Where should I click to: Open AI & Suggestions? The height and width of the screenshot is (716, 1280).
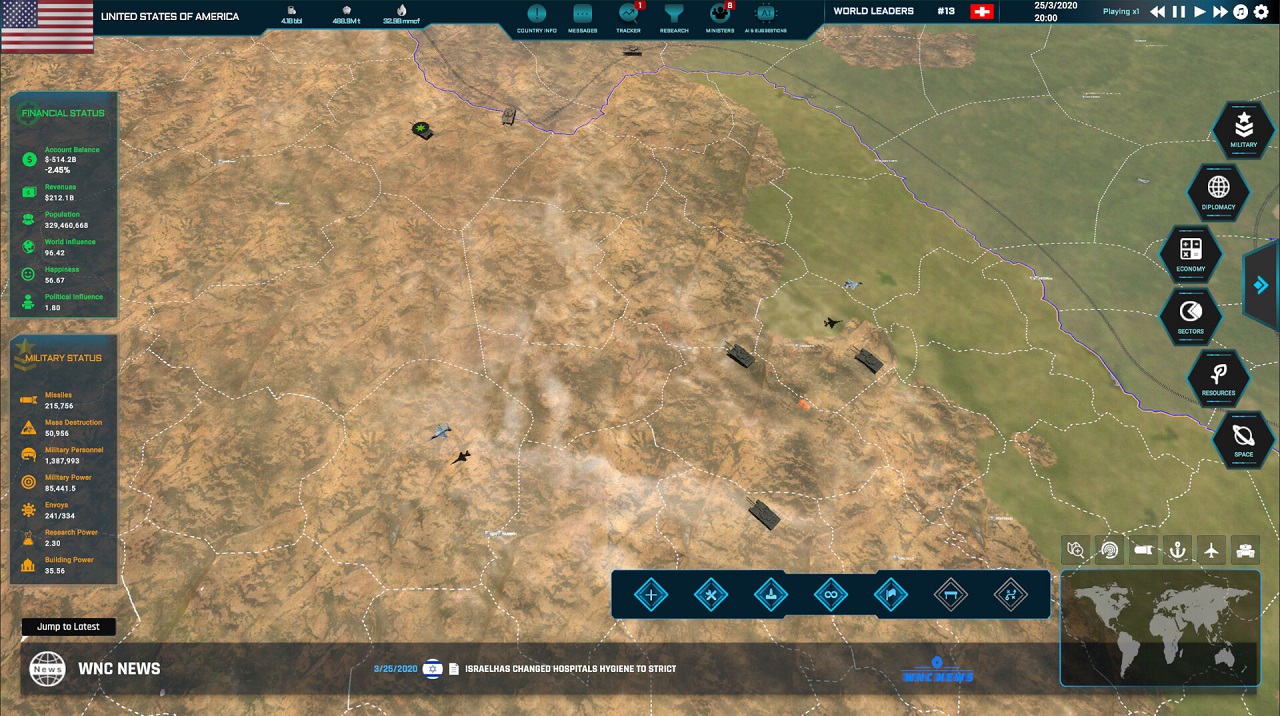click(766, 15)
